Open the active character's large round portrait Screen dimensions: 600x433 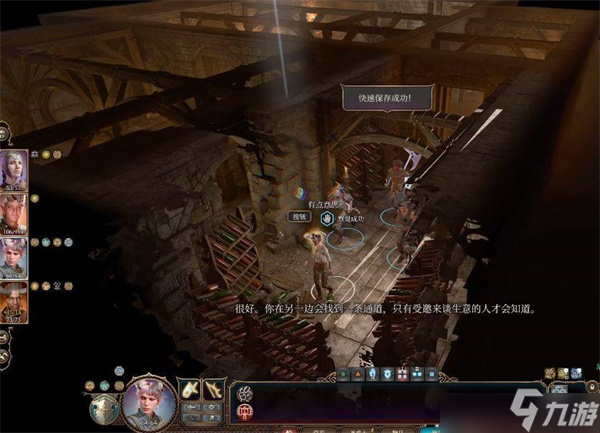(151, 402)
